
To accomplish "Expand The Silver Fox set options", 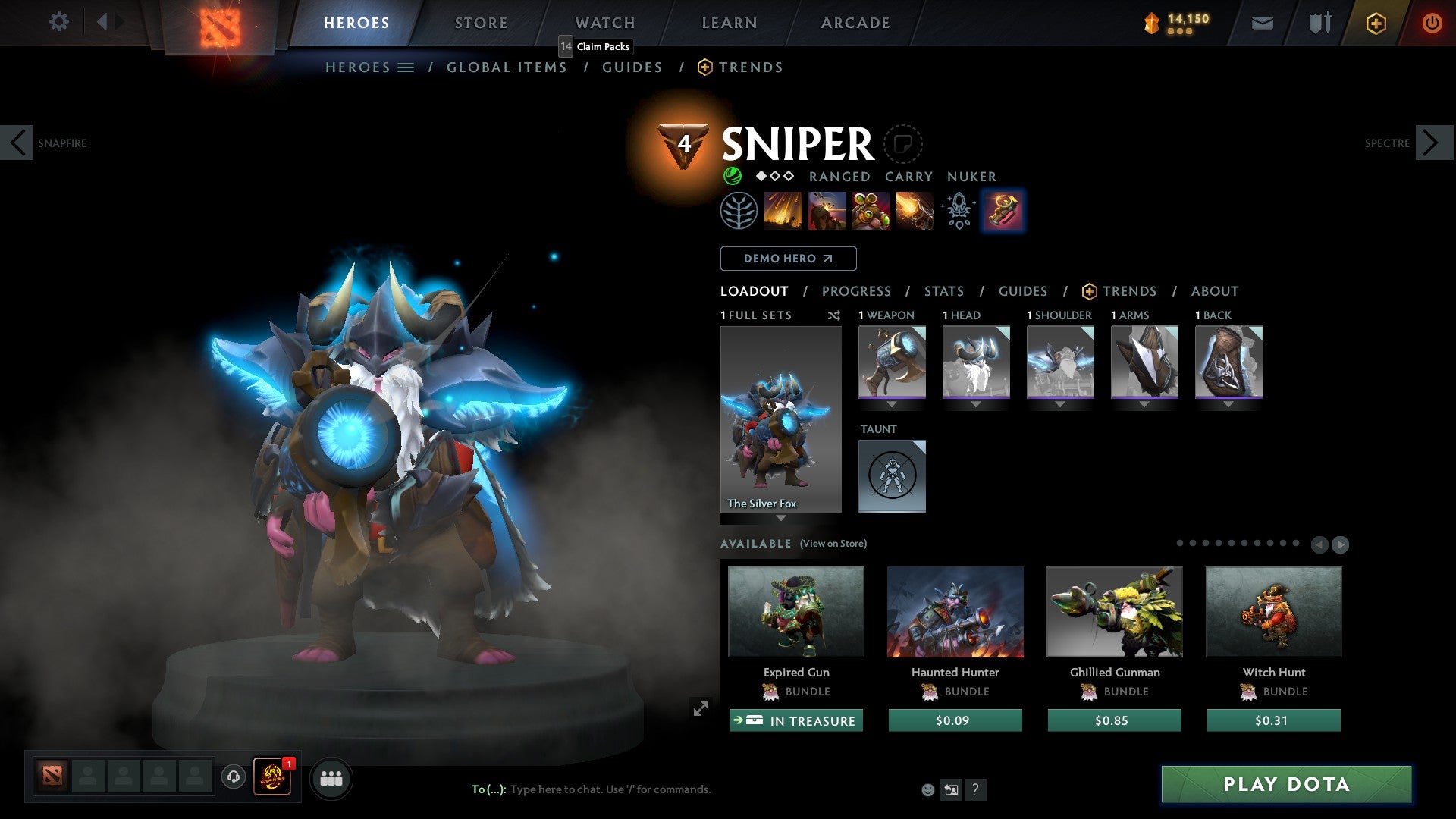I will click(780, 517).
